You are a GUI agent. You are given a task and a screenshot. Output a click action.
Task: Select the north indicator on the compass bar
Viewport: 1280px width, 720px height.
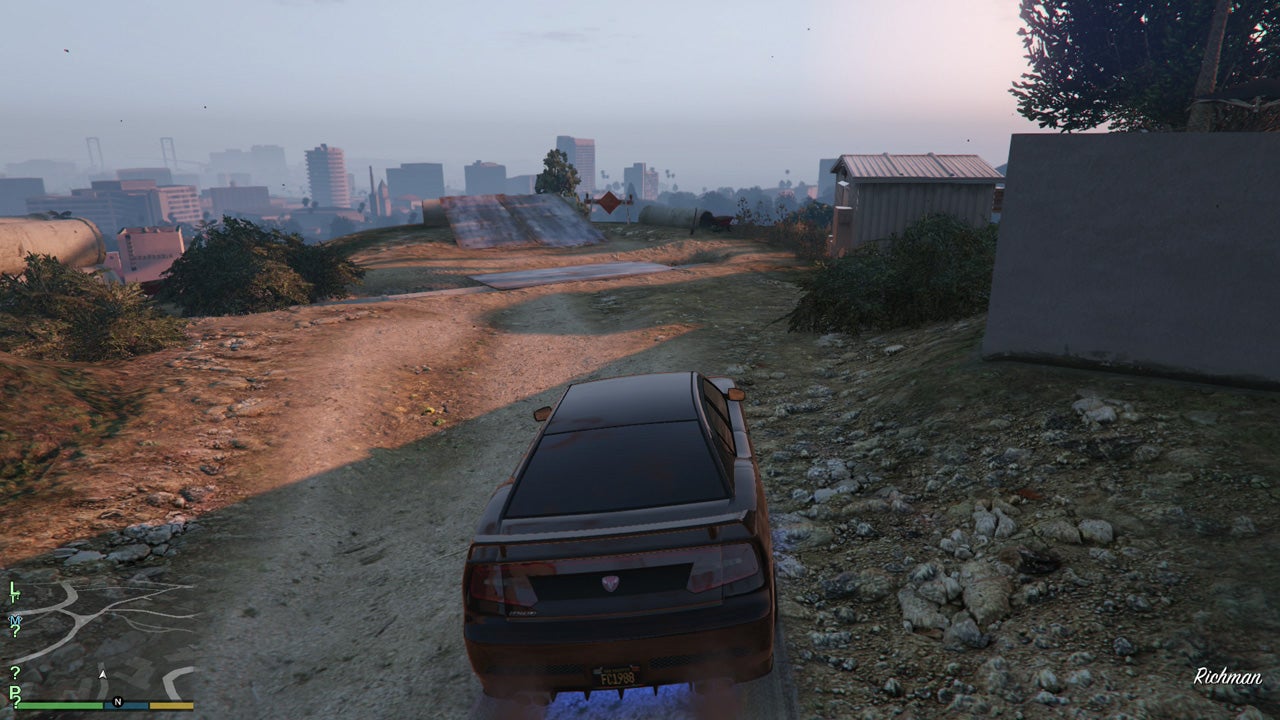[x=117, y=701]
